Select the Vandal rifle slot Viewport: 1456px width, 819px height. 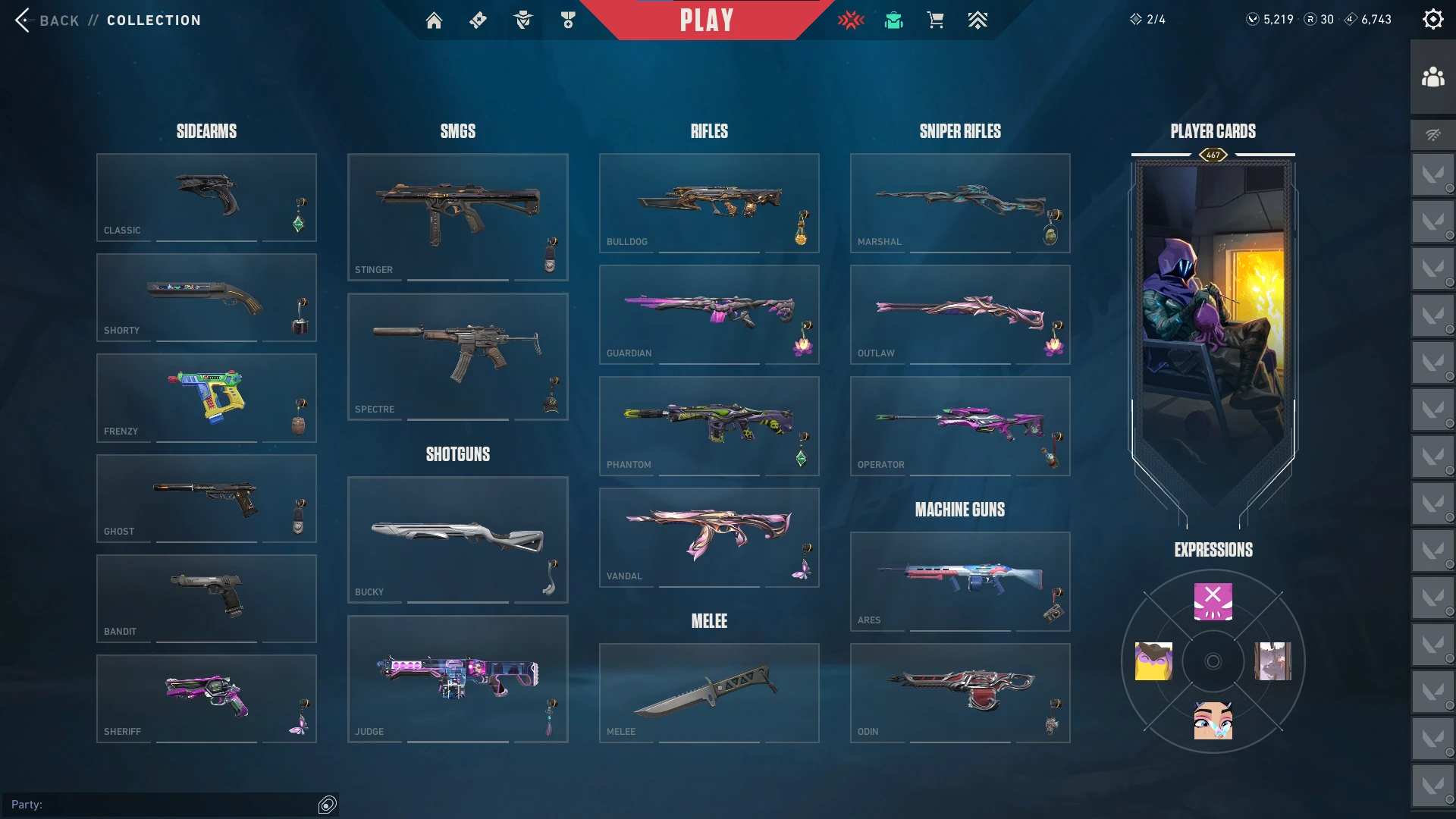[x=708, y=537]
